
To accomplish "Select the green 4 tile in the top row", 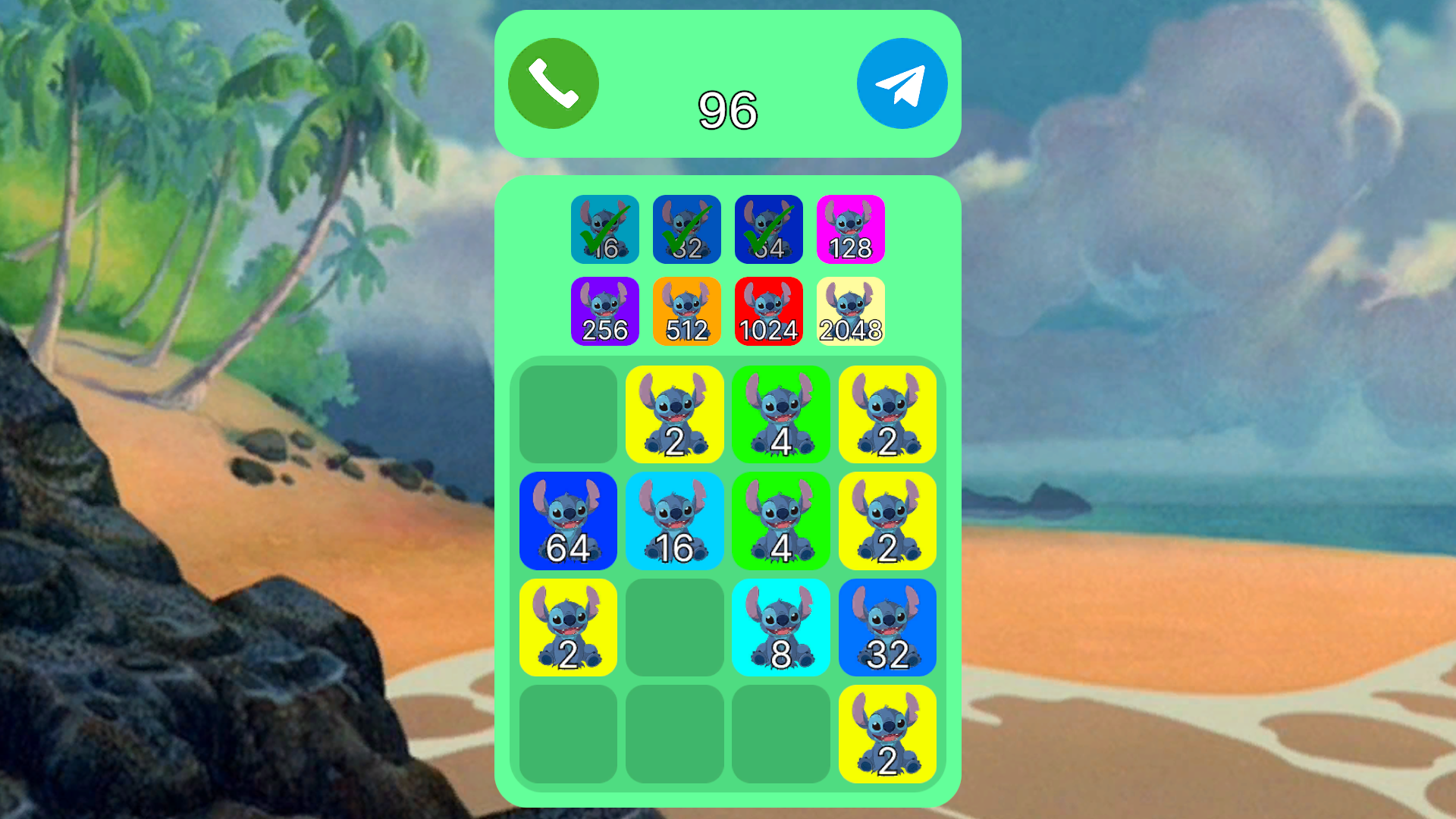I will pyautogui.click(x=781, y=414).
